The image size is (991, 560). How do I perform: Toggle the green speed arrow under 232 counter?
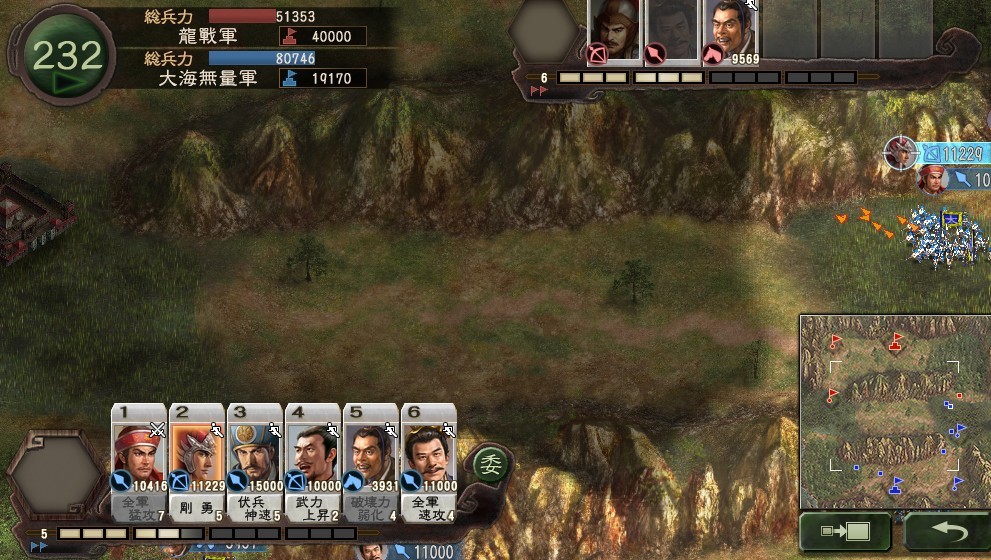pos(66,83)
